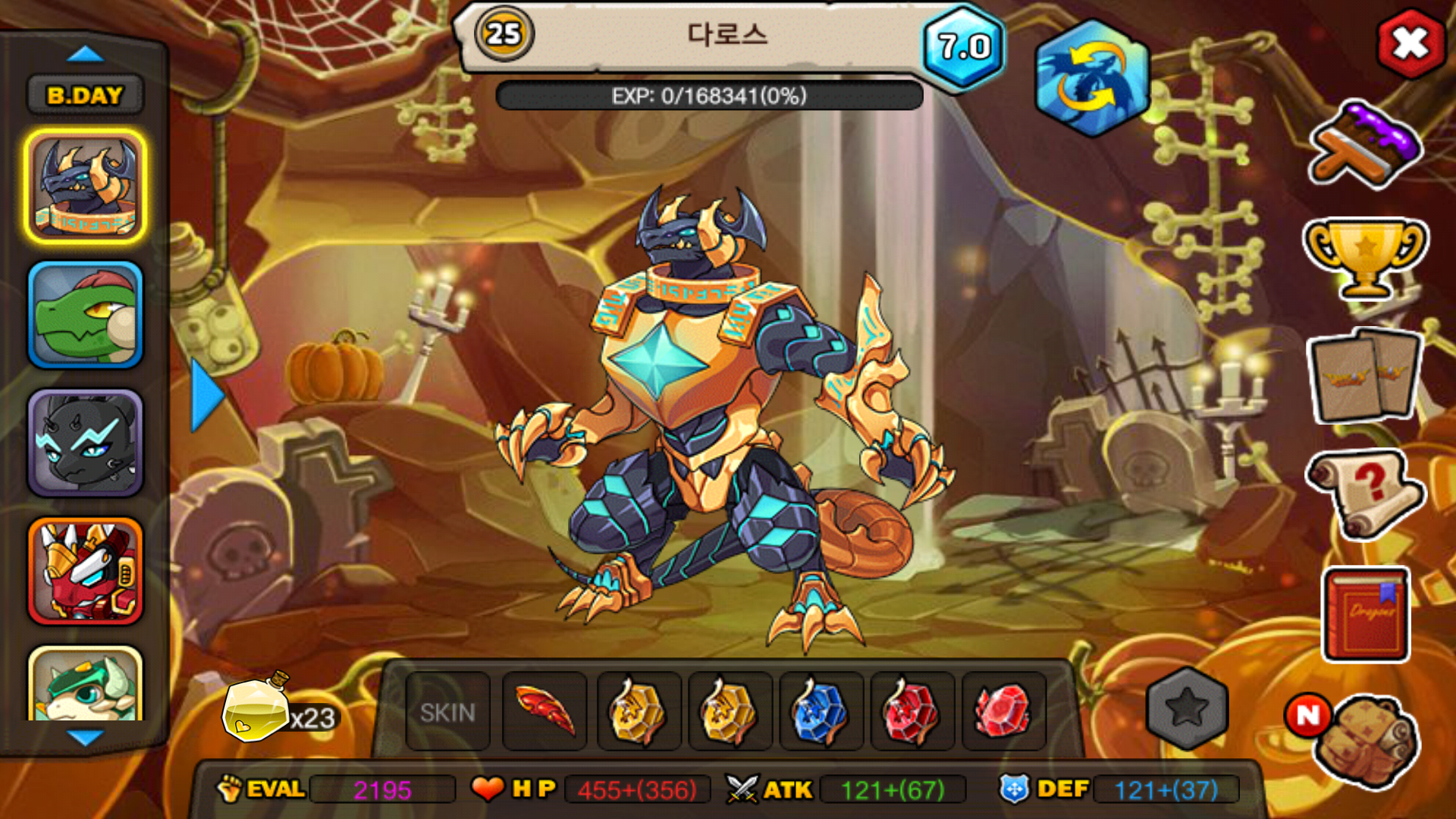
Task: Close the dragon info screen
Action: click(1410, 43)
